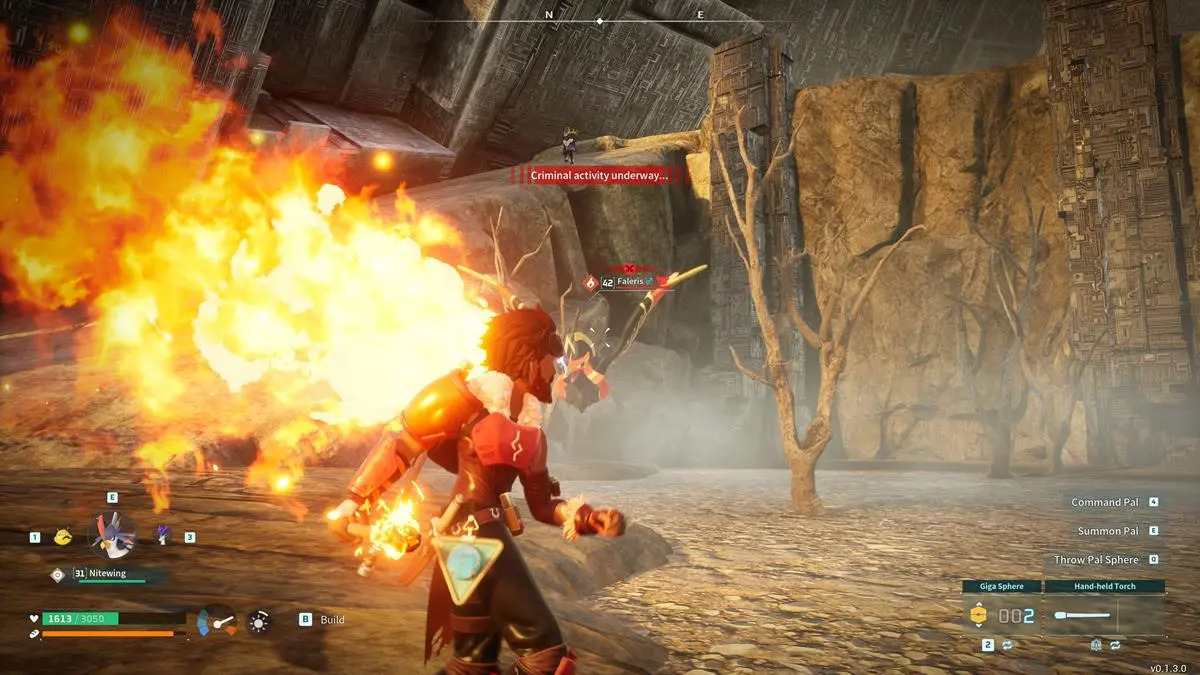
Task: Click the compass bar at the top
Action: point(600,19)
